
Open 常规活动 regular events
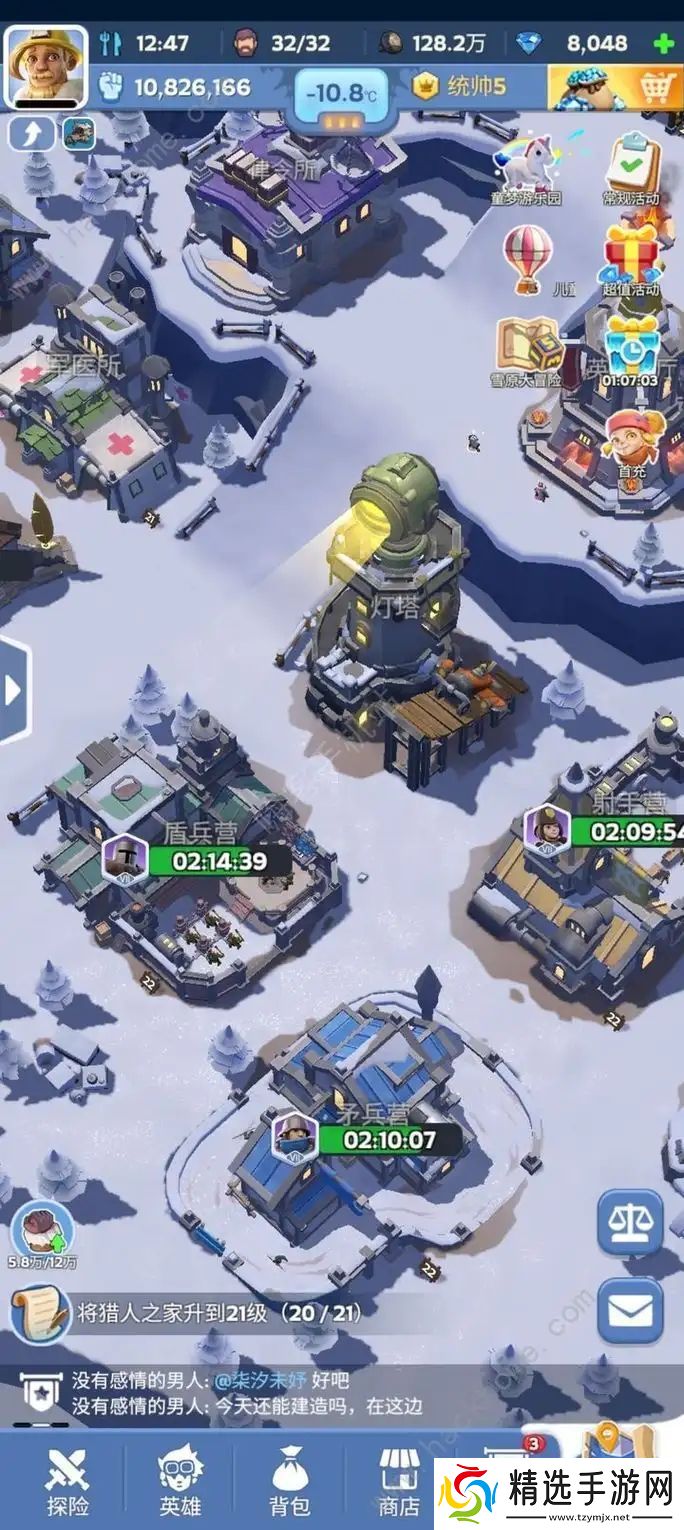633,168
